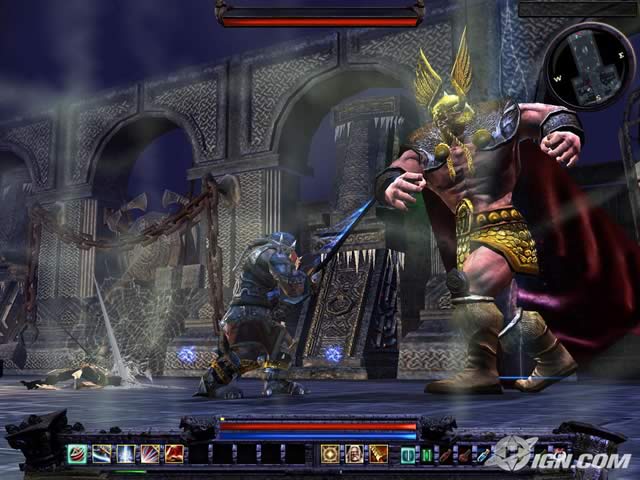The image size is (640, 480).
Task: Use the blue streak strike skill
Action: coord(101,453)
